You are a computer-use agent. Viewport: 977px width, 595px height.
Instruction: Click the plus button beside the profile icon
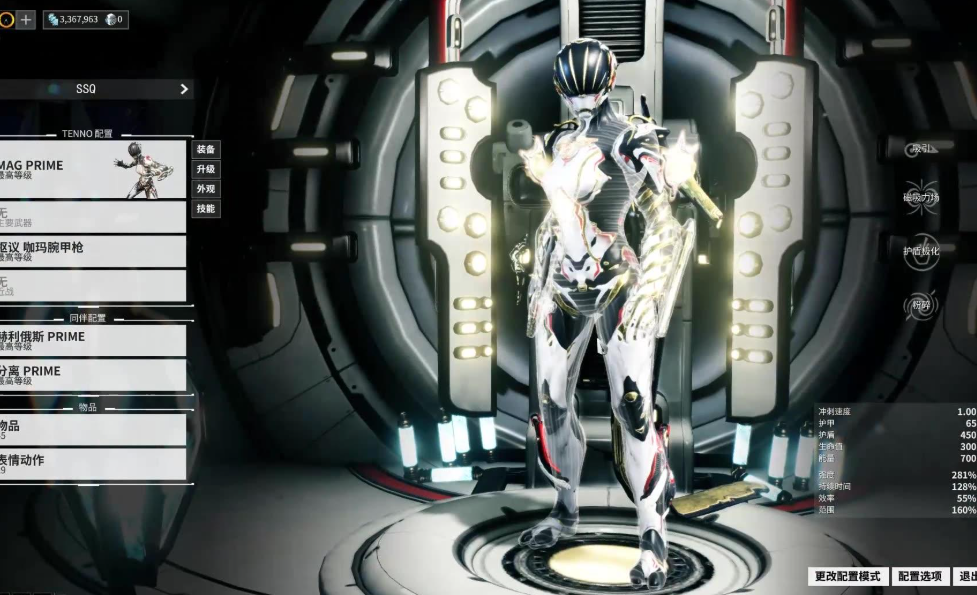(x=26, y=19)
